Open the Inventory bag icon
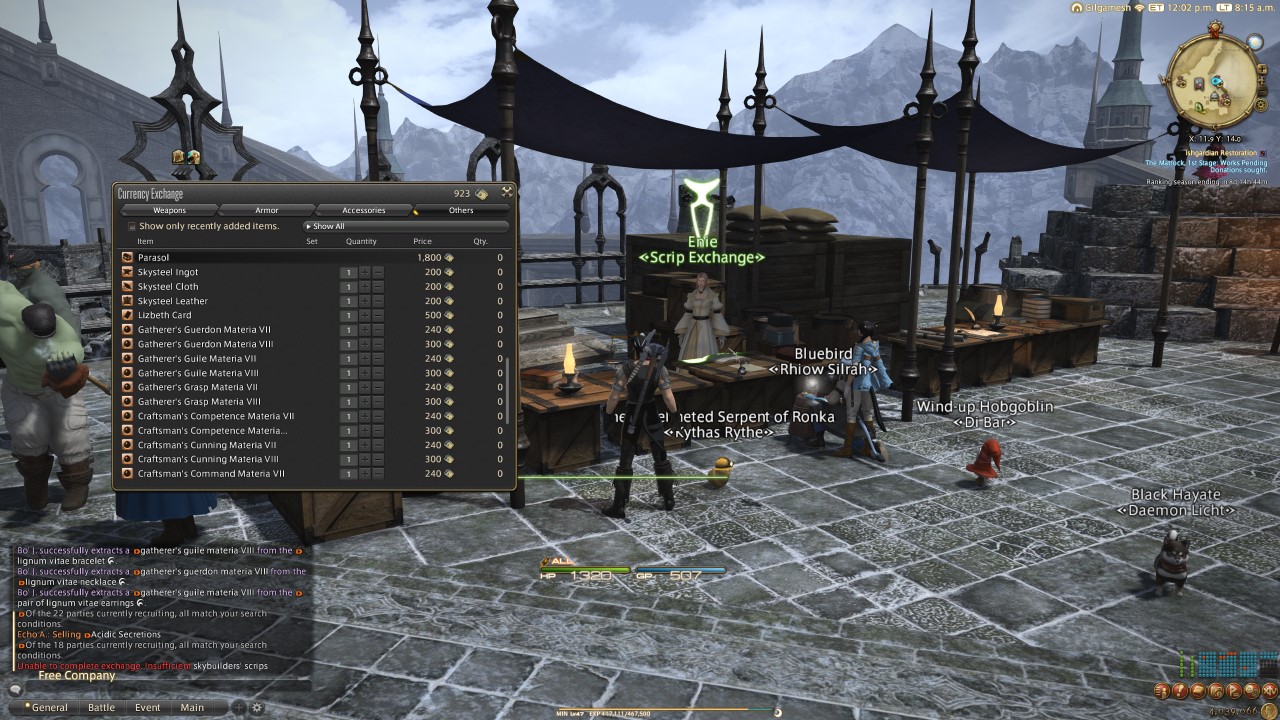The width and height of the screenshot is (1280, 720). pos(1197,691)
